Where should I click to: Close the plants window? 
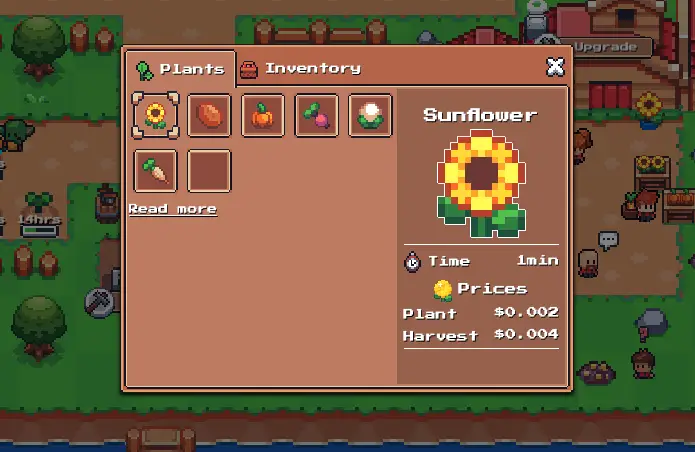pos(555,67)
